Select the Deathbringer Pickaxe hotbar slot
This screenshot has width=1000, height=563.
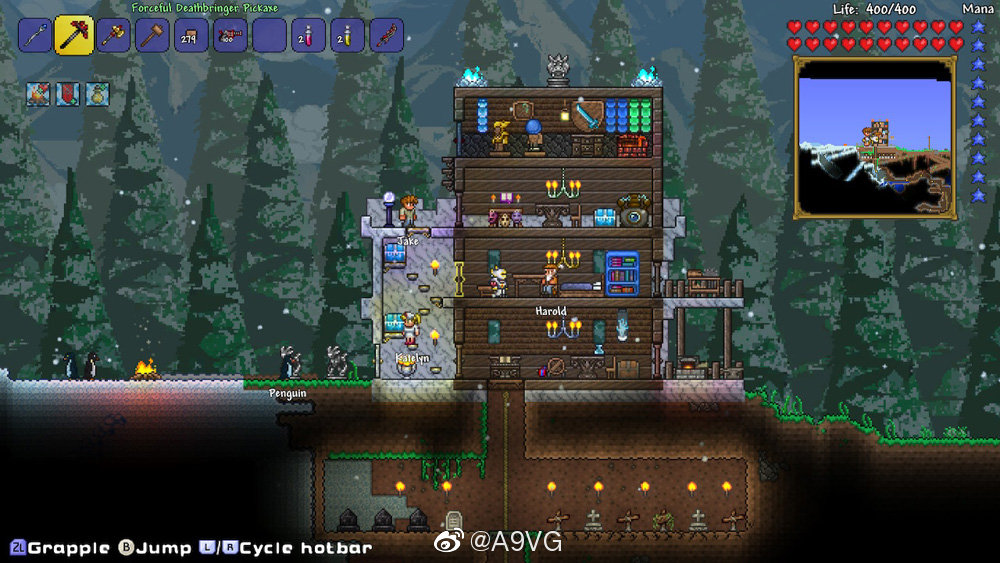(x=74, y=36)
